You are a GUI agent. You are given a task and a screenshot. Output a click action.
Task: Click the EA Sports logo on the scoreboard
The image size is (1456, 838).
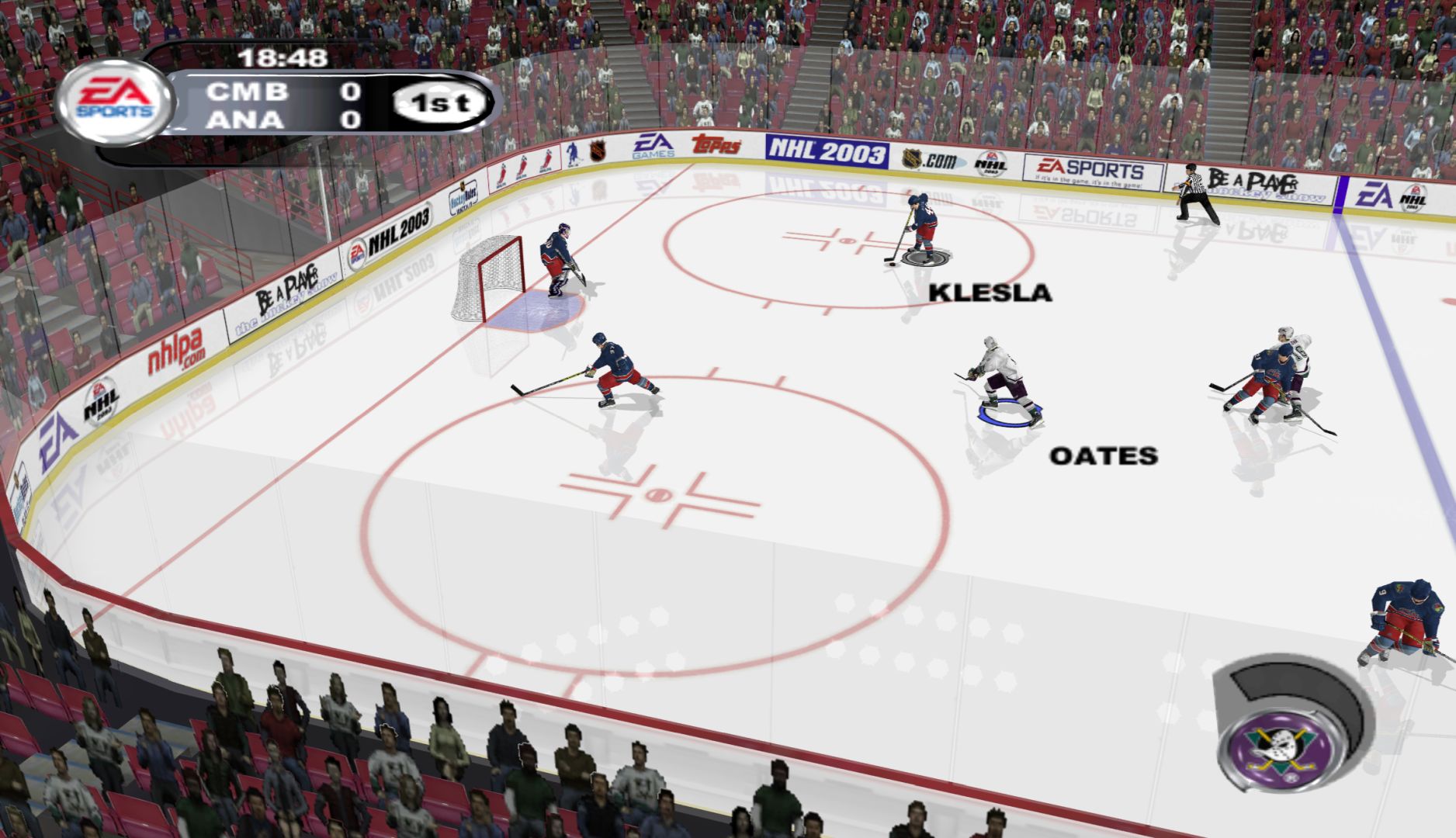115,101
